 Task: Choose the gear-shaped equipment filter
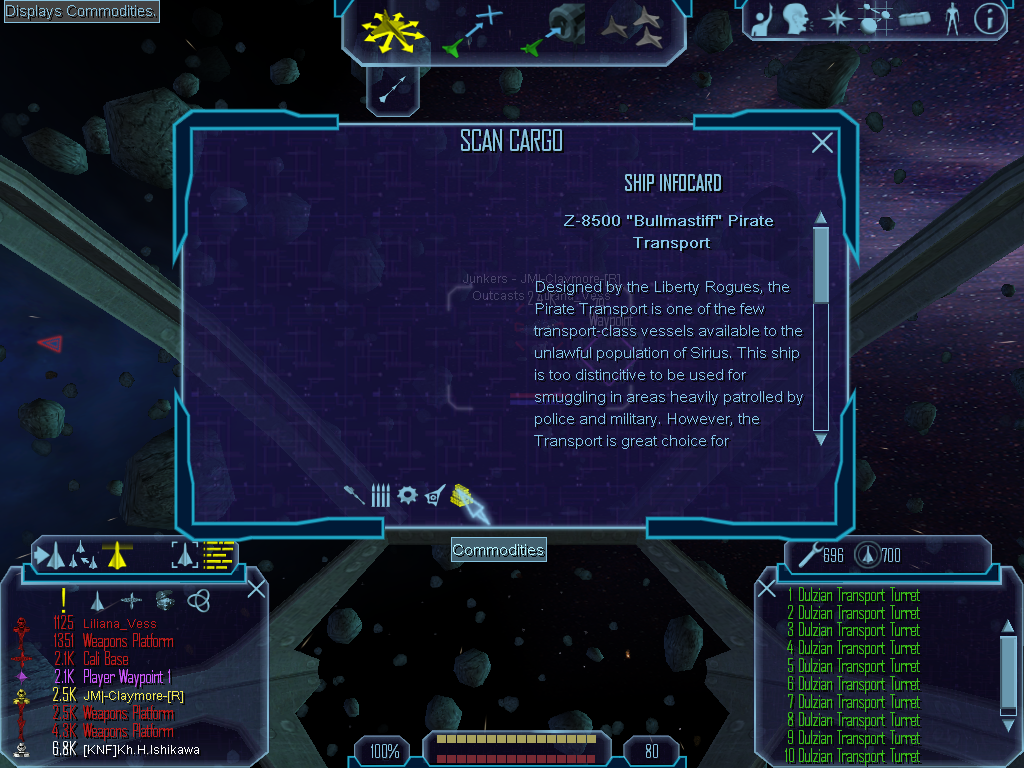click(407, 495)
